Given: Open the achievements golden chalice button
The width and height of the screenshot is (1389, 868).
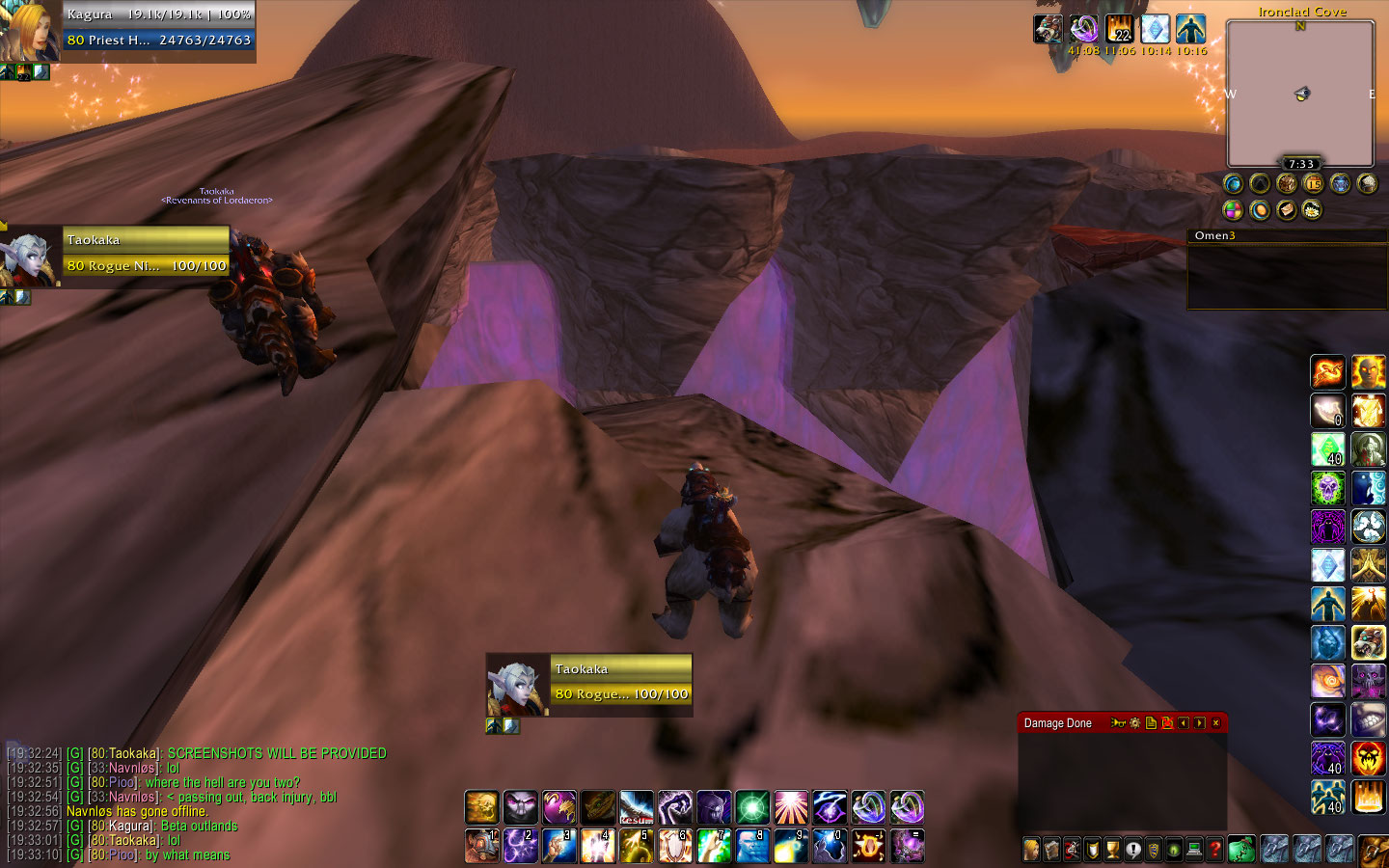Looking at the screenshot, I should pyautogui.click(x=1112, y=850).
